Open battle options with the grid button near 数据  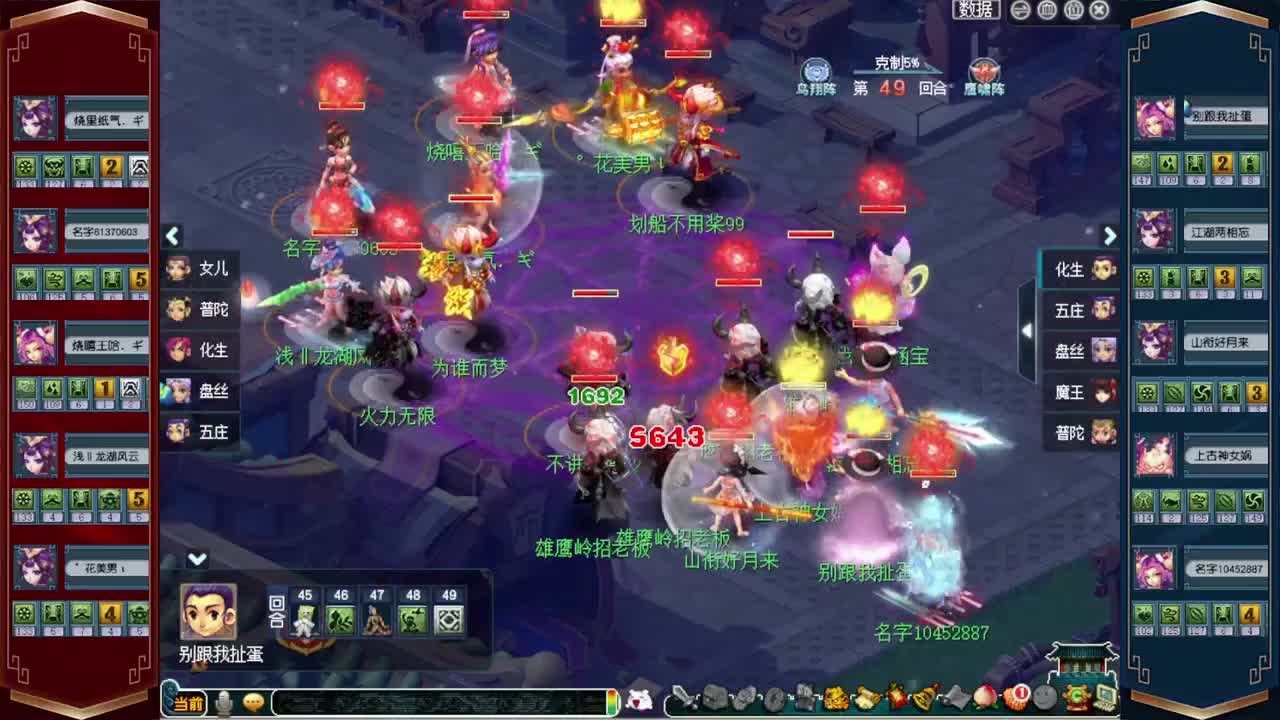(x=1049, y=9)
